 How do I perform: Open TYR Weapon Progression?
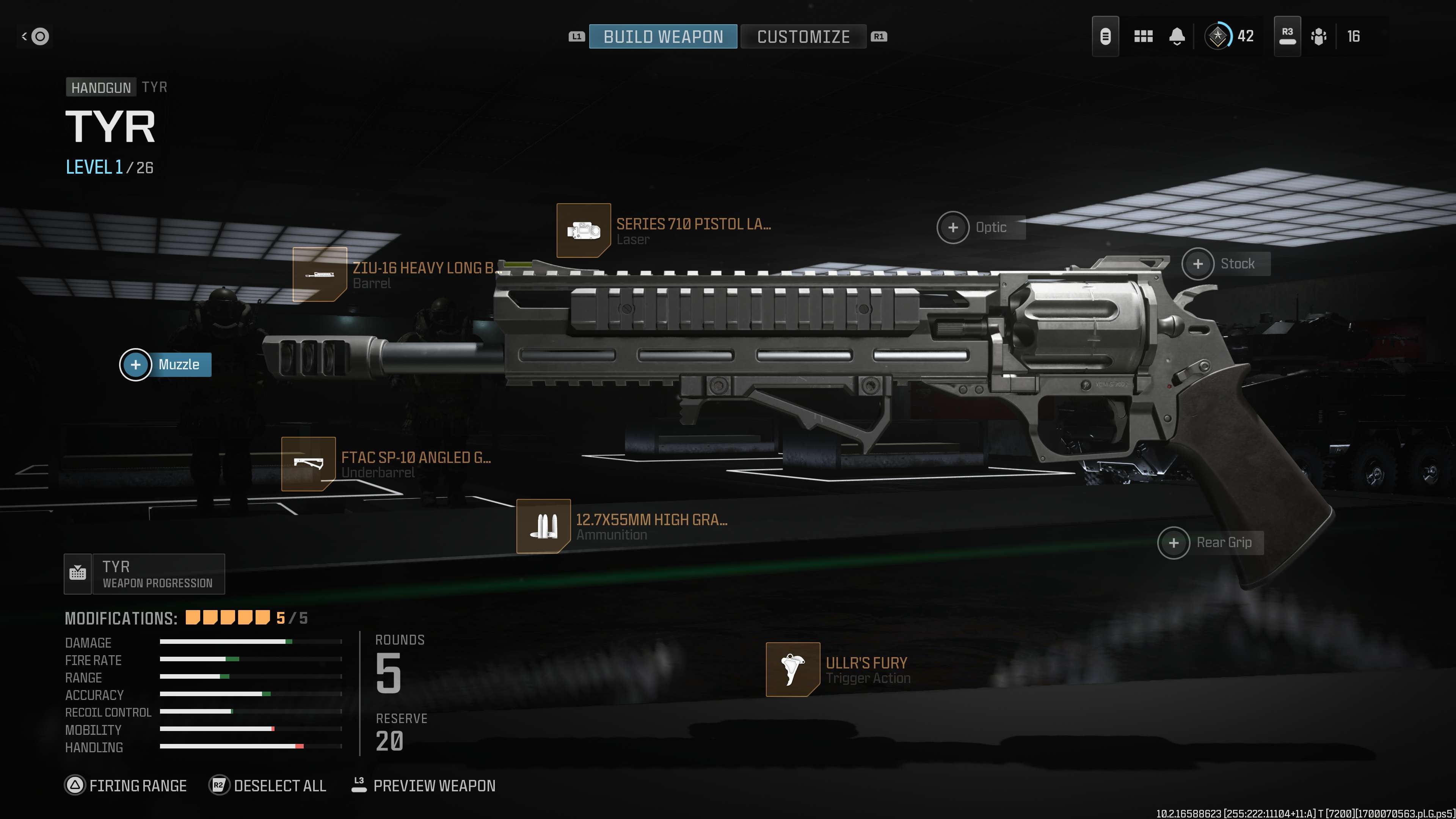tap(145, 574)
